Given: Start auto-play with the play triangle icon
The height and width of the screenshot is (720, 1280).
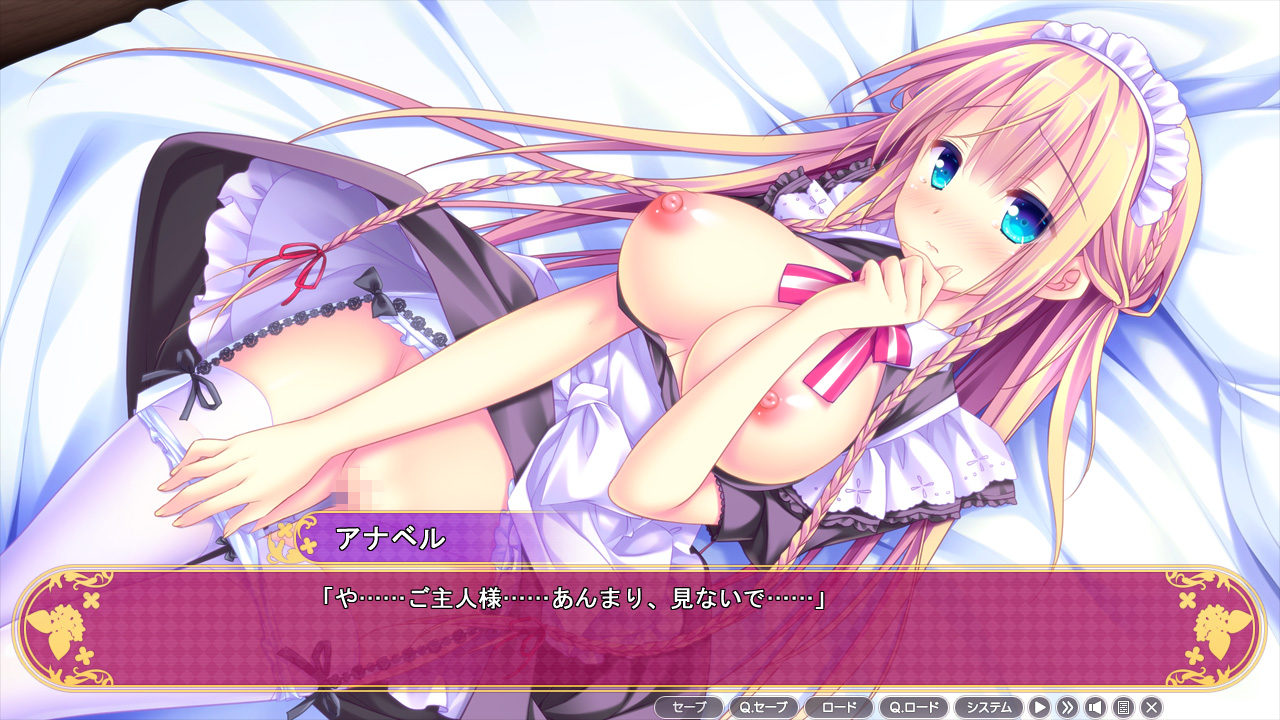Looking at the screenshot, I should 1040,707.
